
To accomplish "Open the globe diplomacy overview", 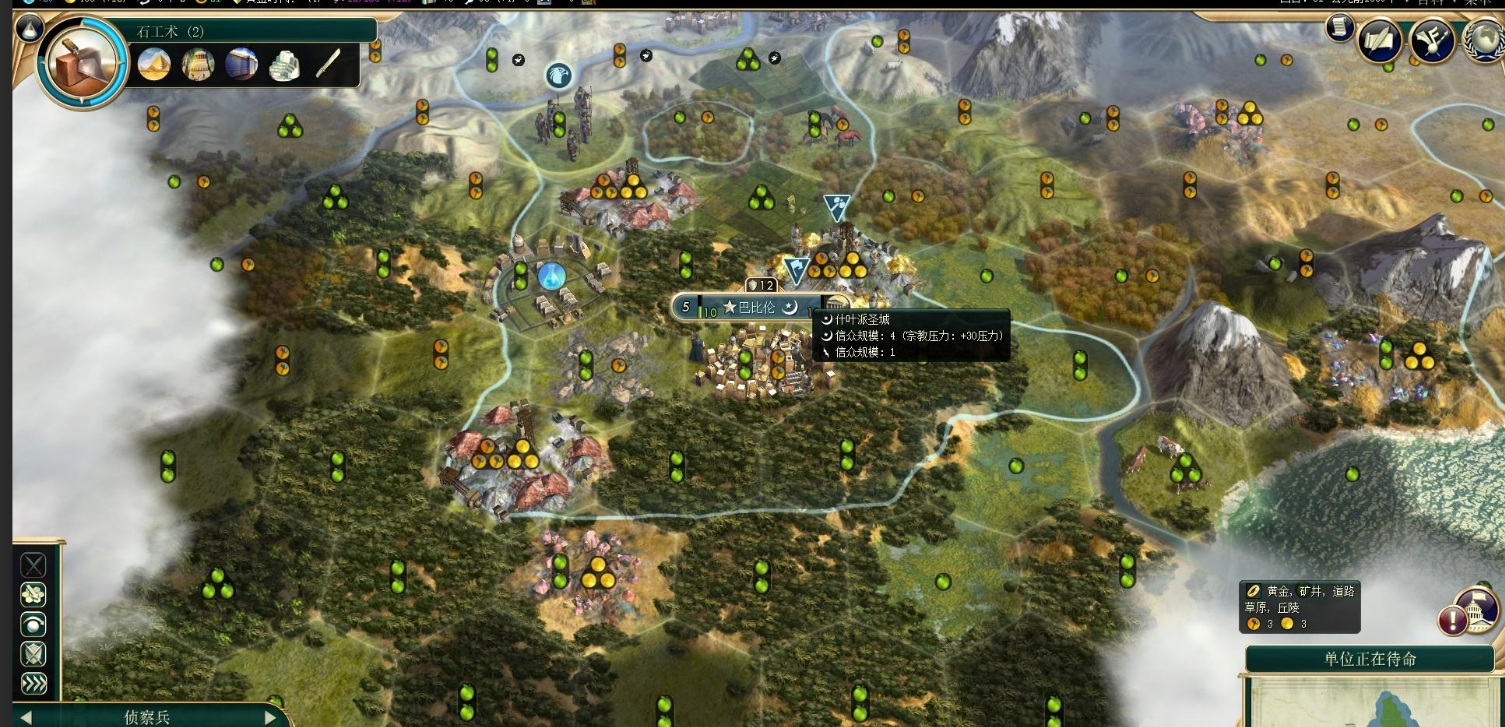I will (x=1482, y=42).
